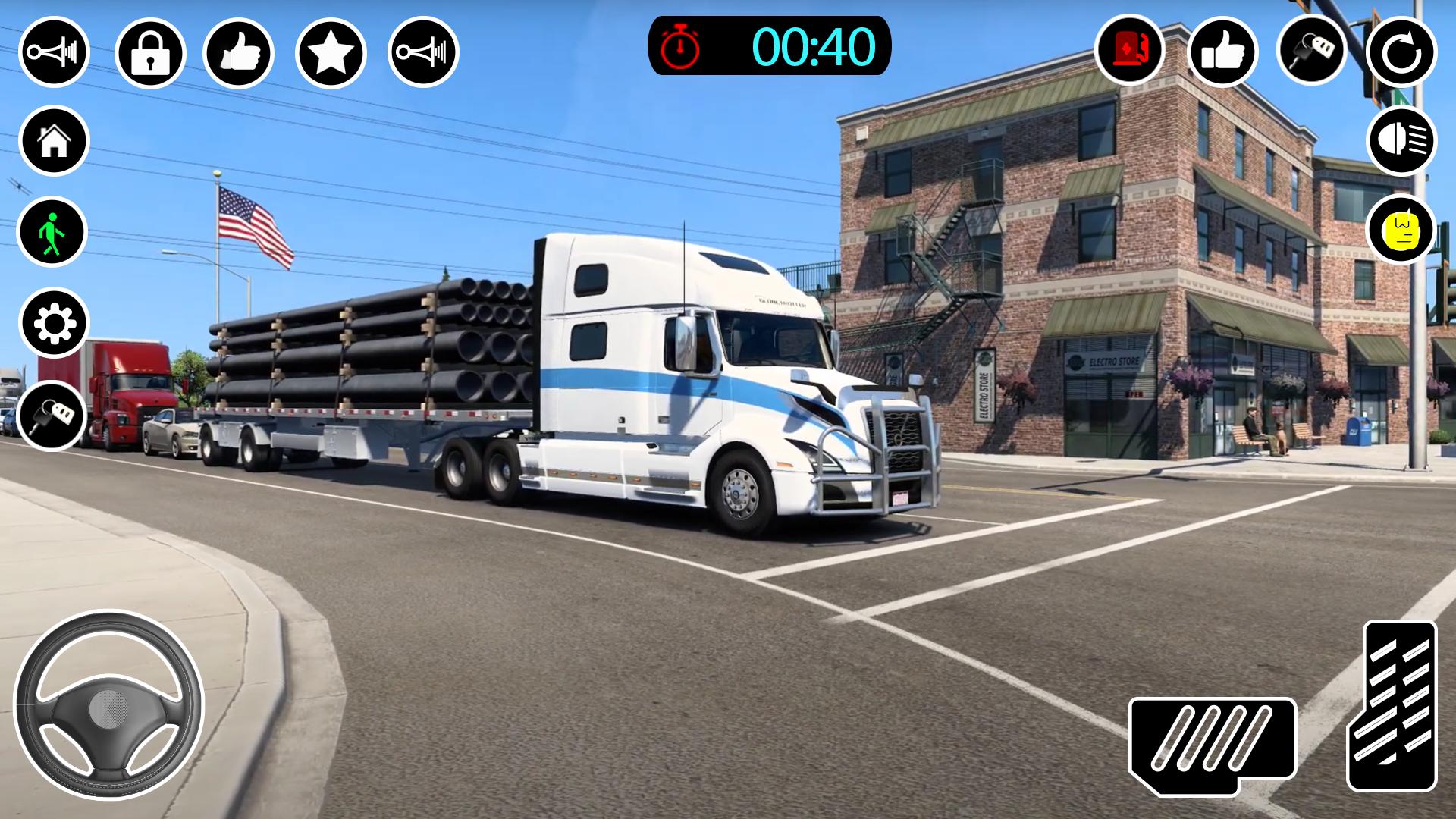Screen dimensions: 1456x819
Task: Toggle the headlights icon
Action: click(1401, 141)
